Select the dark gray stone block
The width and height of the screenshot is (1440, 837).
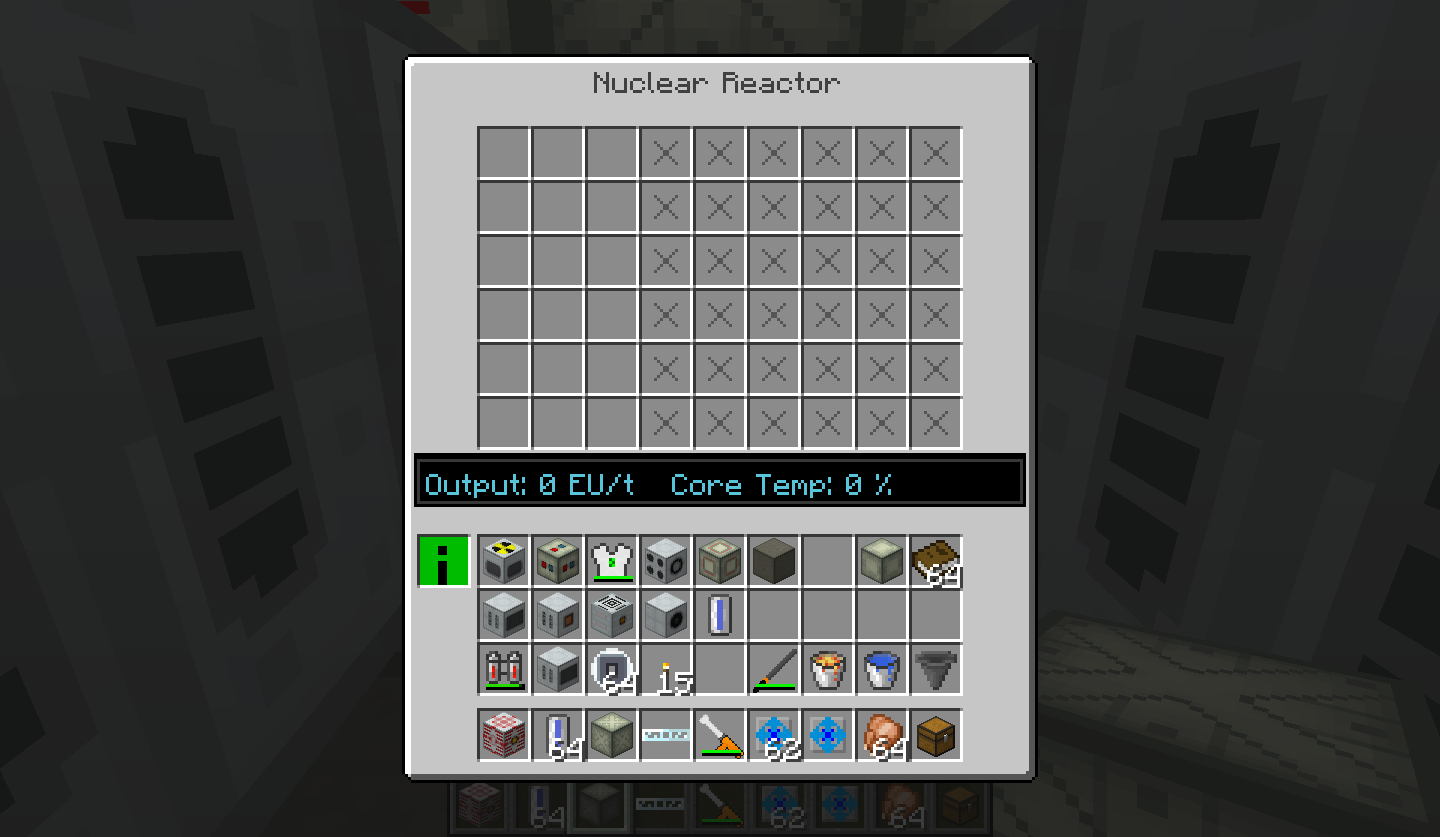pyautogui.click(x=774, y=561)
